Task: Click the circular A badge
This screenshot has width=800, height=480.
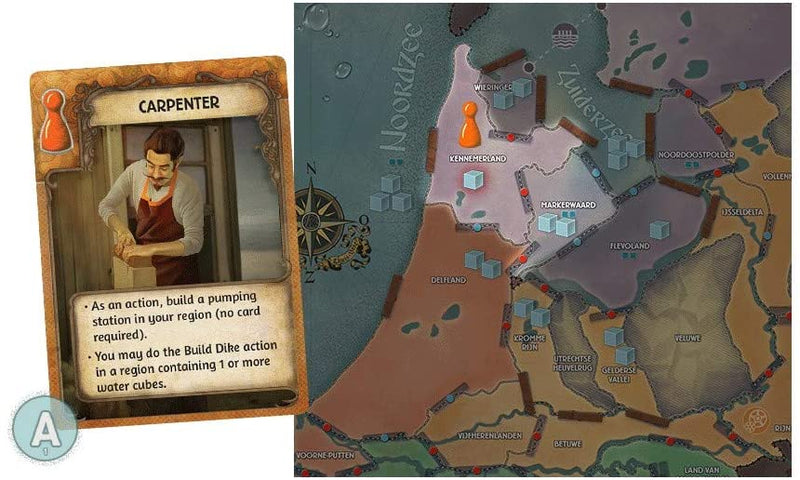Action: point(43,427)
